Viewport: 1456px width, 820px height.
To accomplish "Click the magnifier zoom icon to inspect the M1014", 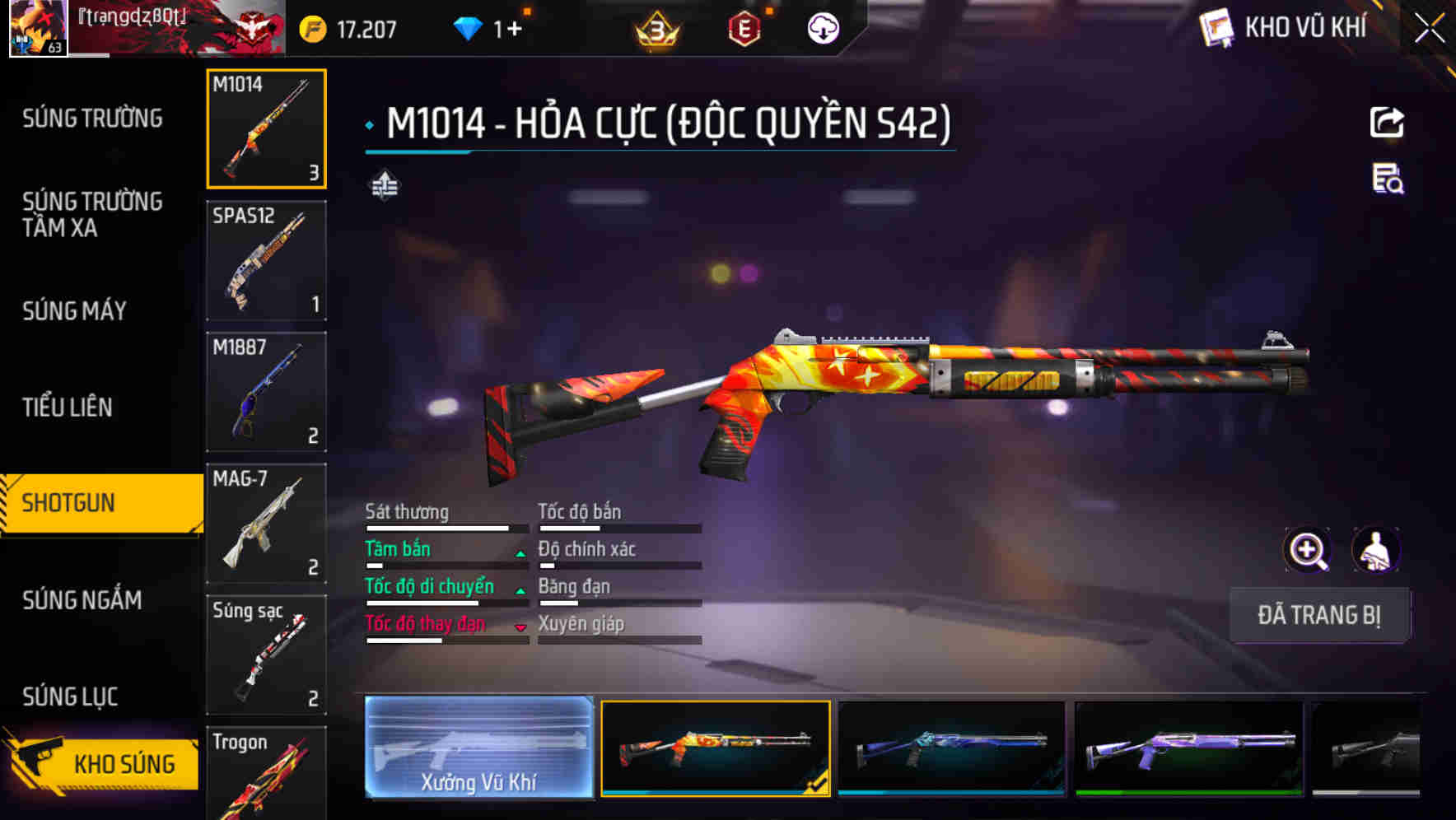I will pyautogui.click(x=1308, y=549).
